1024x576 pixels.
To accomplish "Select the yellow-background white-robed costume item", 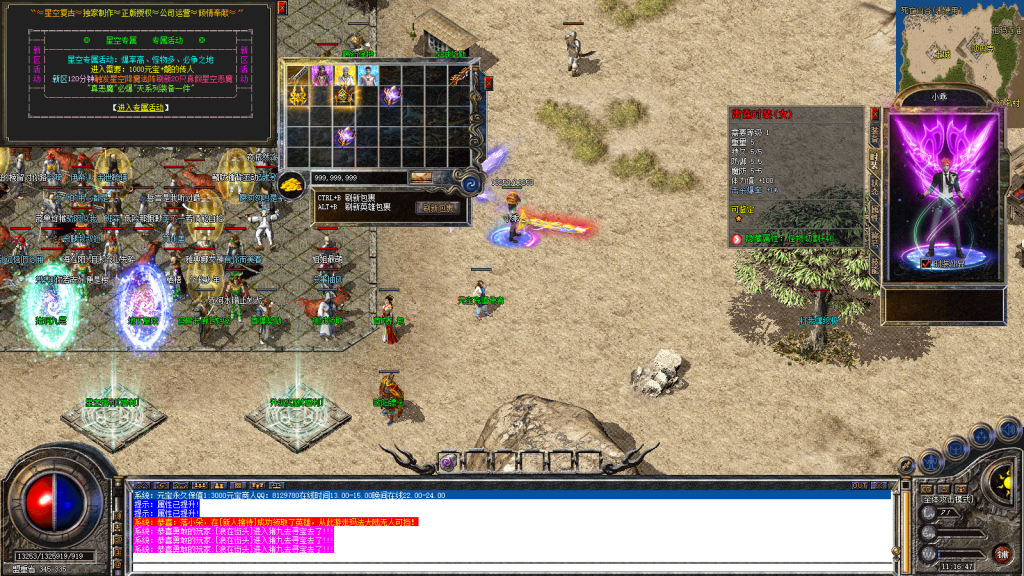I will point(346,76).
